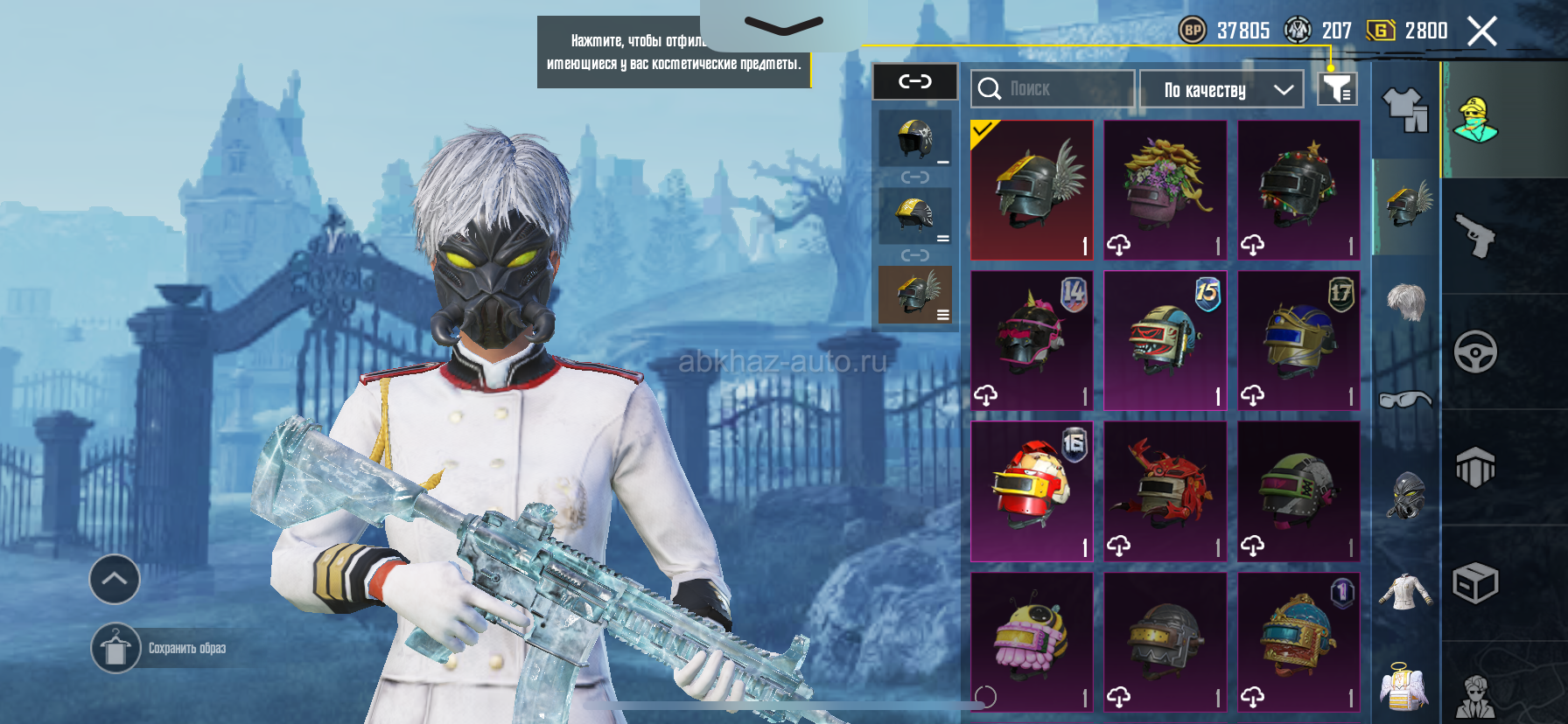This screenshot has width=1568, height=724.
Task: Select the glasses subcategory
Action: pyautogui.click(x=1405, y=400)
